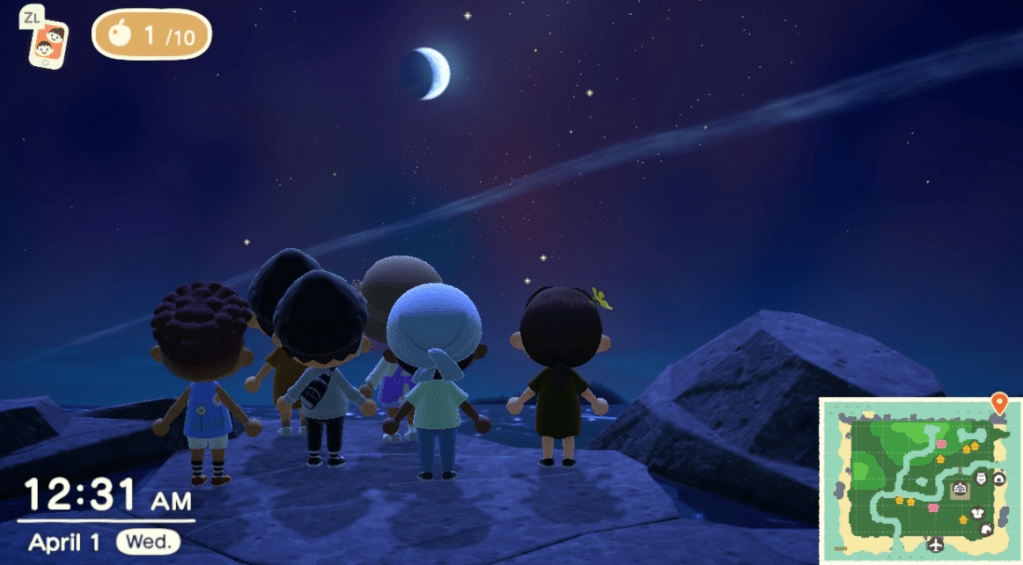Select the orange location pin on minimap
1023x565 pixels.
[x=998, y=403]
